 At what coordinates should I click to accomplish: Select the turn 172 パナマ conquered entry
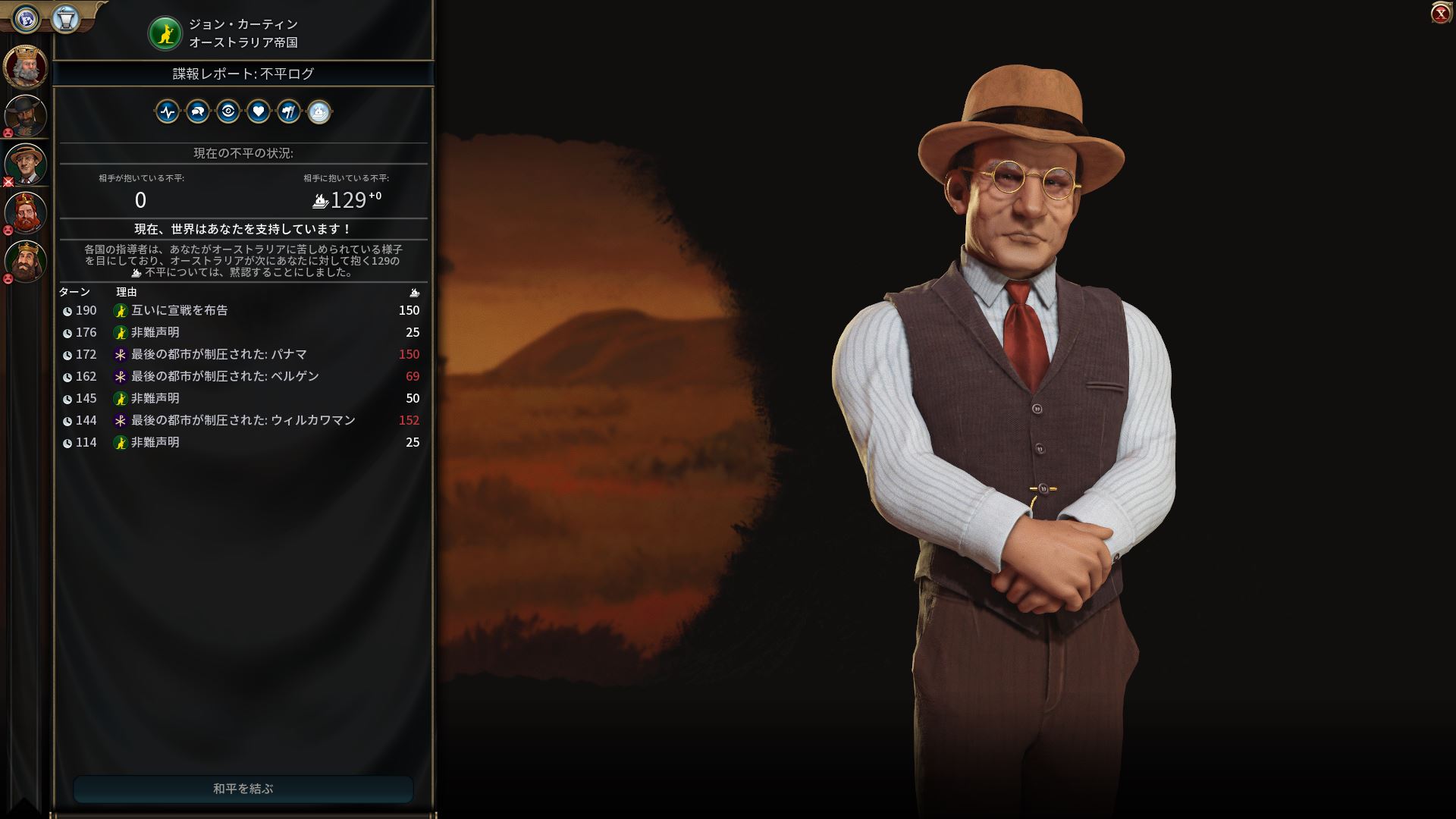point(243,354)
